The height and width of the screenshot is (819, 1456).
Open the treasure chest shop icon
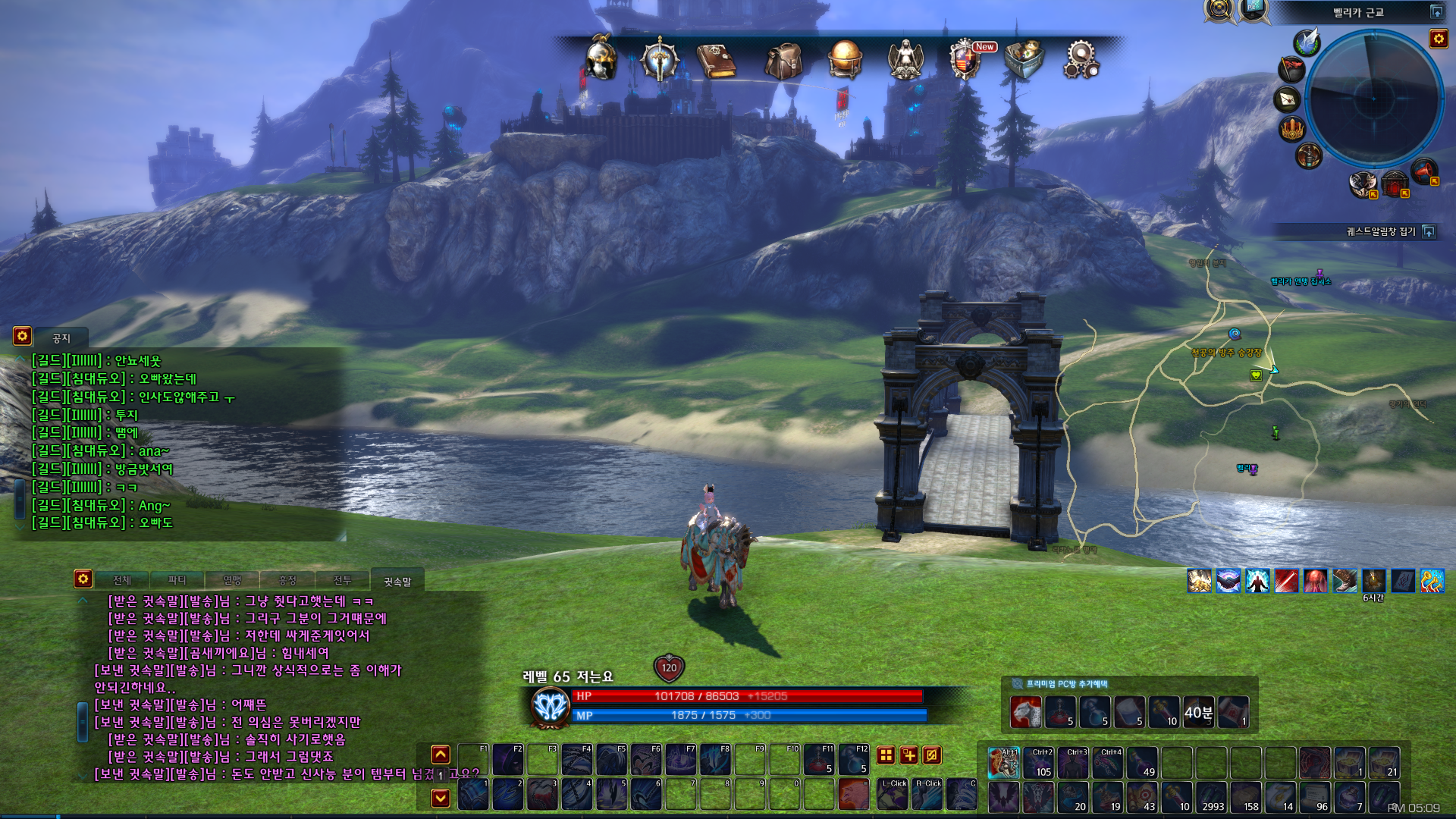pos(1024,60)
